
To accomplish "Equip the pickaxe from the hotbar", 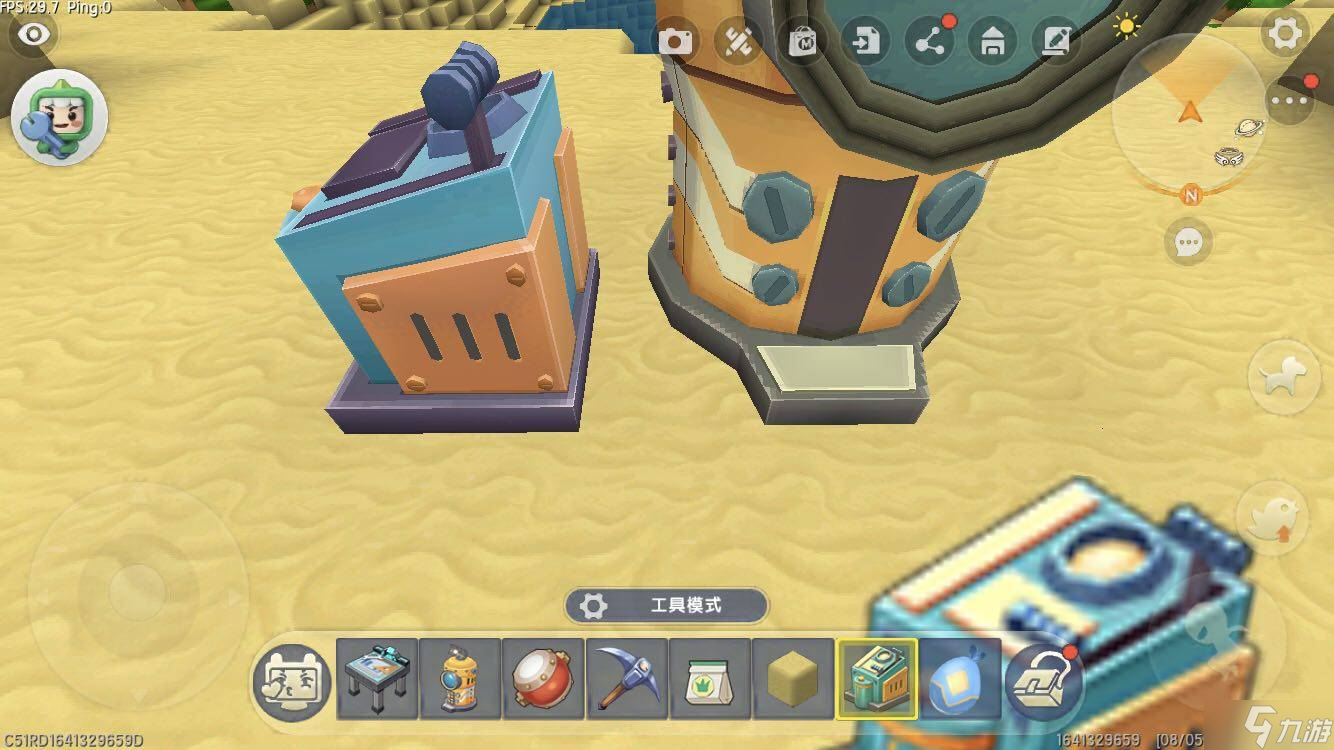I will [626, 680].
